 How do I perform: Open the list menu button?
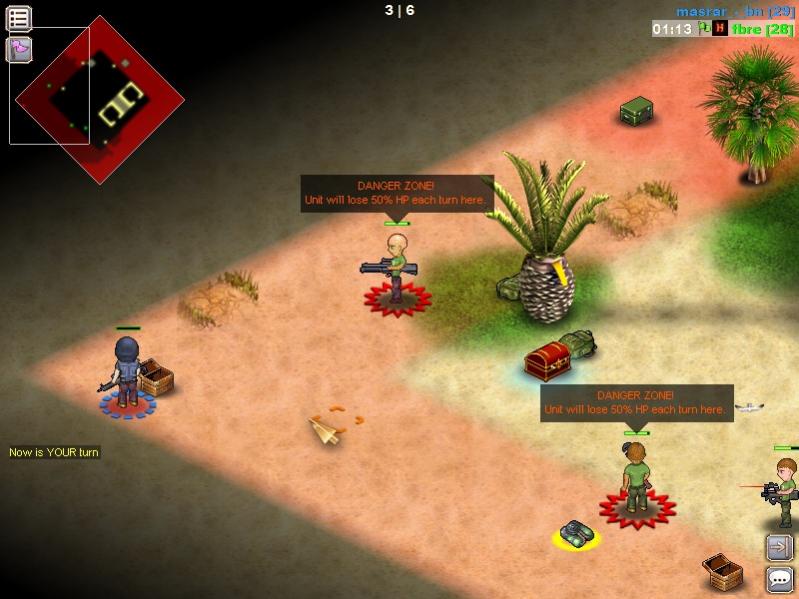[19, 18]
